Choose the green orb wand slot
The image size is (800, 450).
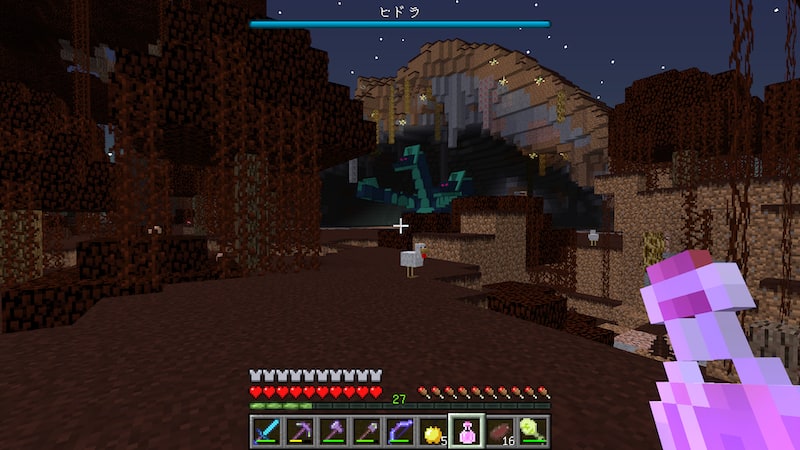point(533,432)
